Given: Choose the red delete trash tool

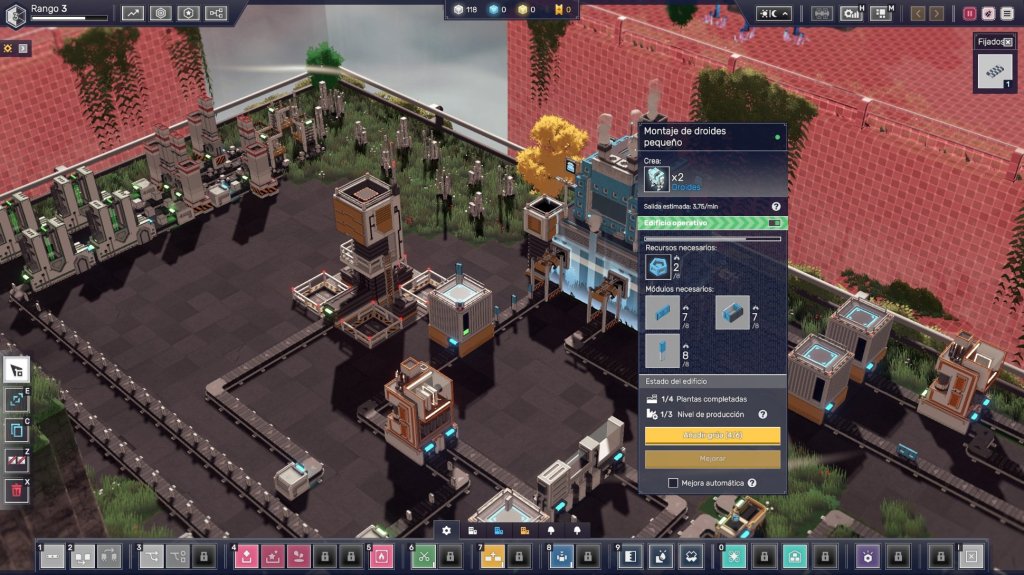Looking at the screenshot, I should pyautogui.click(x=17, y=490).
